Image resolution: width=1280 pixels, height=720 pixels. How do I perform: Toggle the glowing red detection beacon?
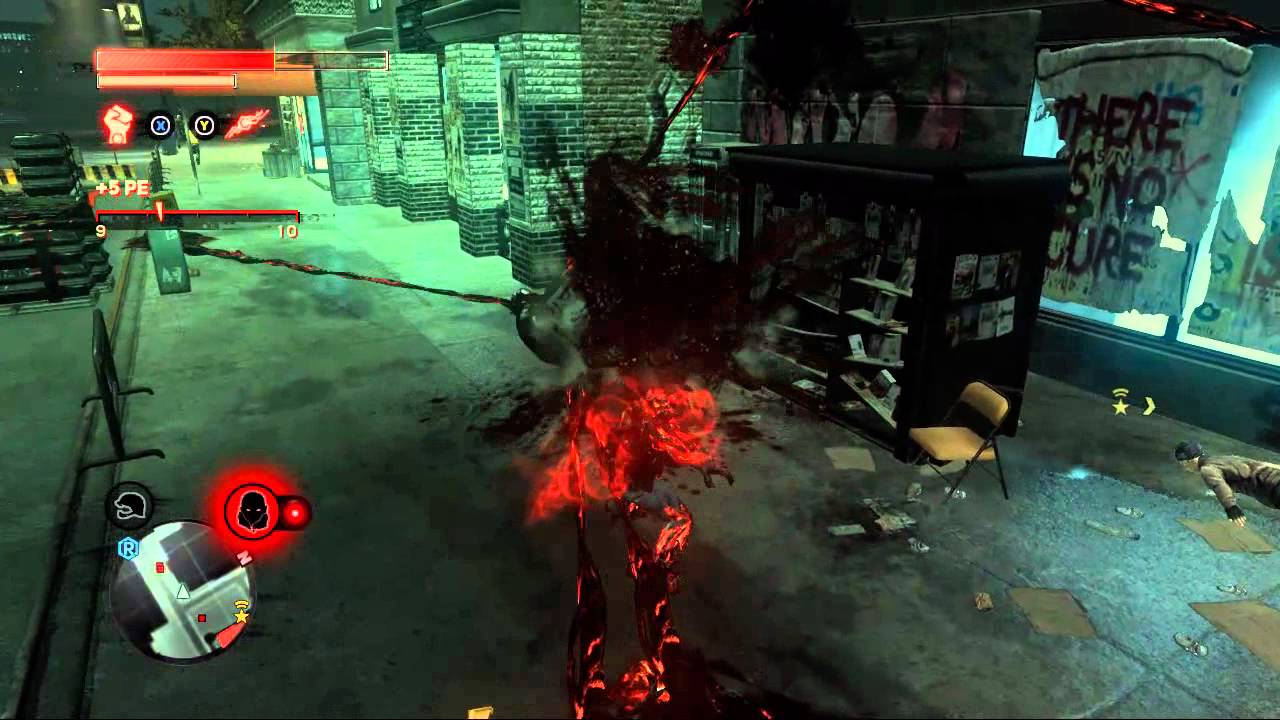click(x=297, y=511)
